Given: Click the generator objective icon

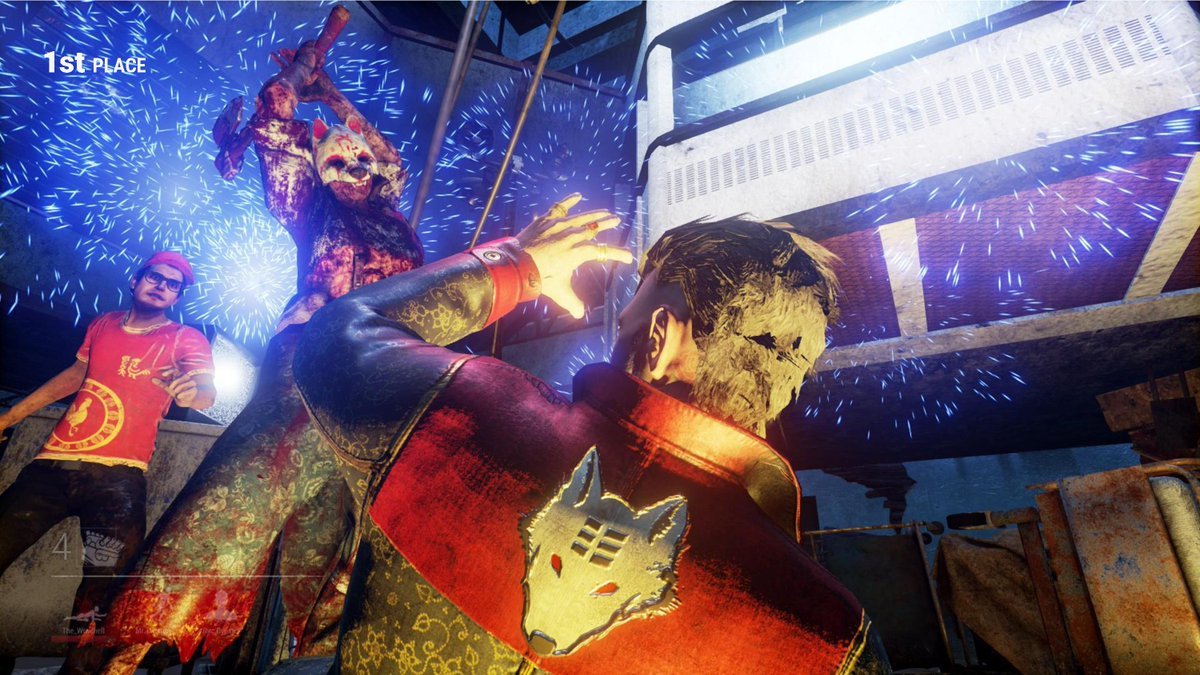Looking at the screenshot, I should tap(102, 548).
